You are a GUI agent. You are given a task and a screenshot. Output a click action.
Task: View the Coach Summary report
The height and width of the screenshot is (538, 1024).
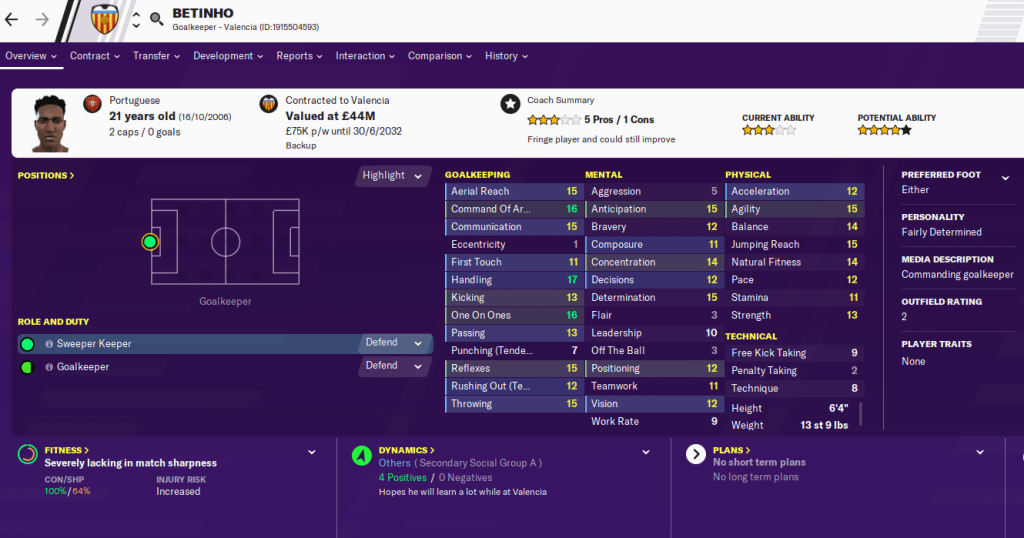point(560,100)
